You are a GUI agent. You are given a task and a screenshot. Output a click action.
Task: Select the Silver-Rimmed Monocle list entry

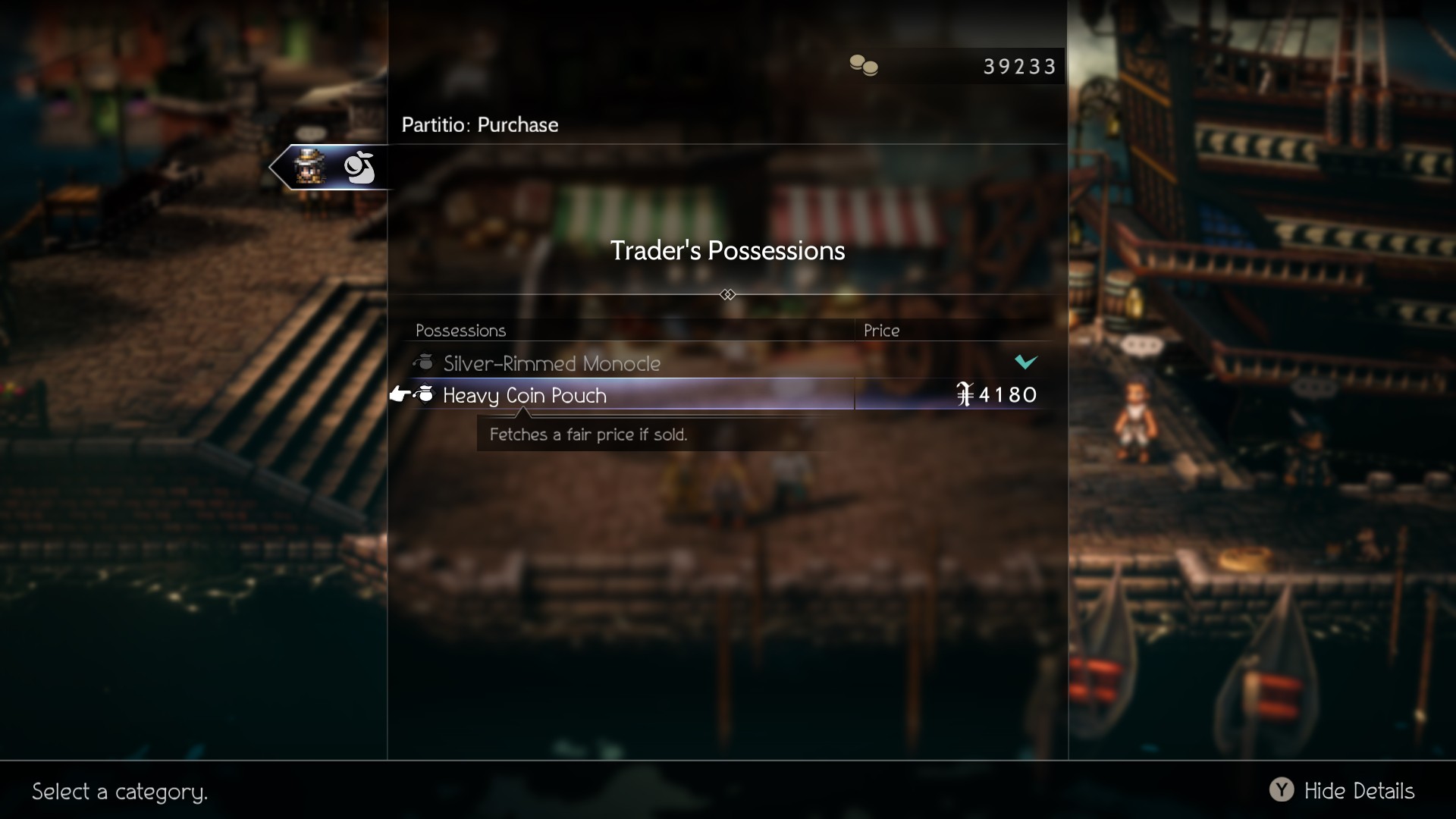(551, 363)
